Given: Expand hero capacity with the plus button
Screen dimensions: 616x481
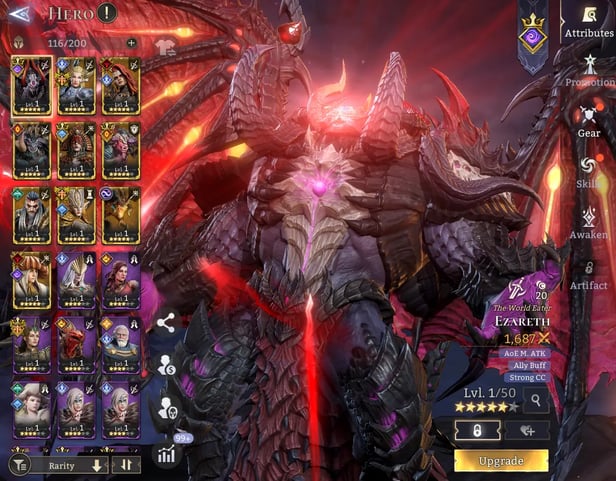Looking at the screenshot, I should point(131,44).
